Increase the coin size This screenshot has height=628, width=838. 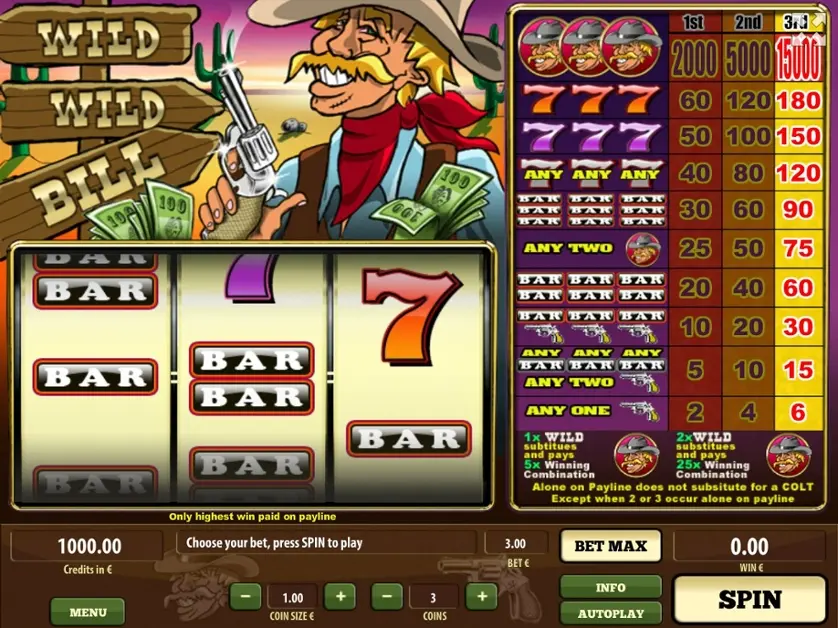(x=339, y=597)
